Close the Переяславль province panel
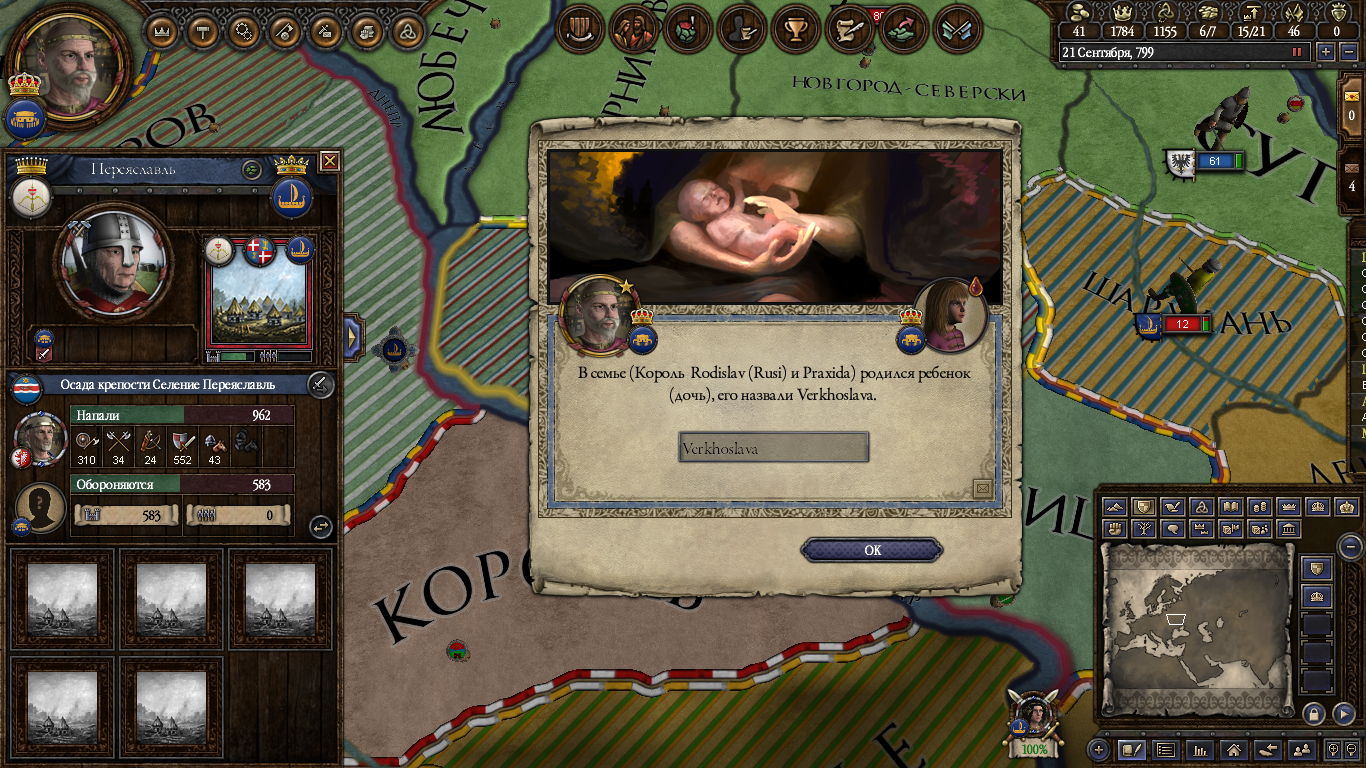Screen dimensions: 1366x768 point(329,161)
